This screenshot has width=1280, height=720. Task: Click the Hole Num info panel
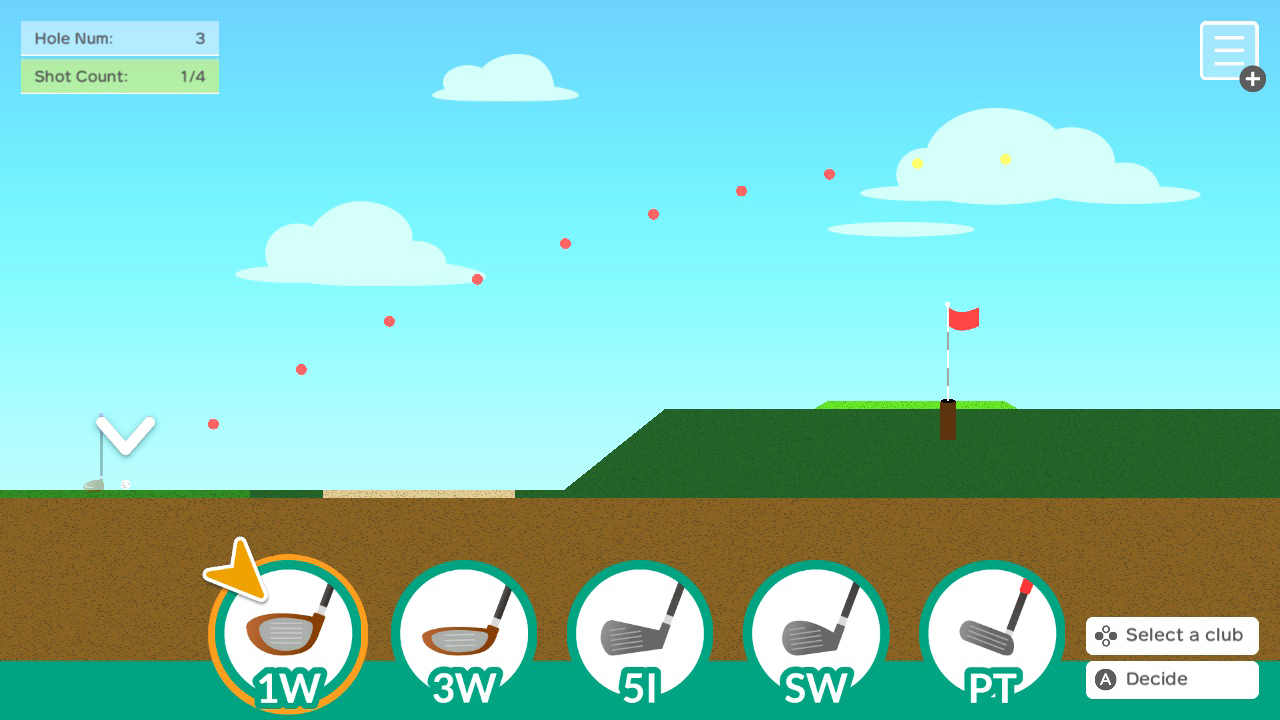tap(120, 39)
